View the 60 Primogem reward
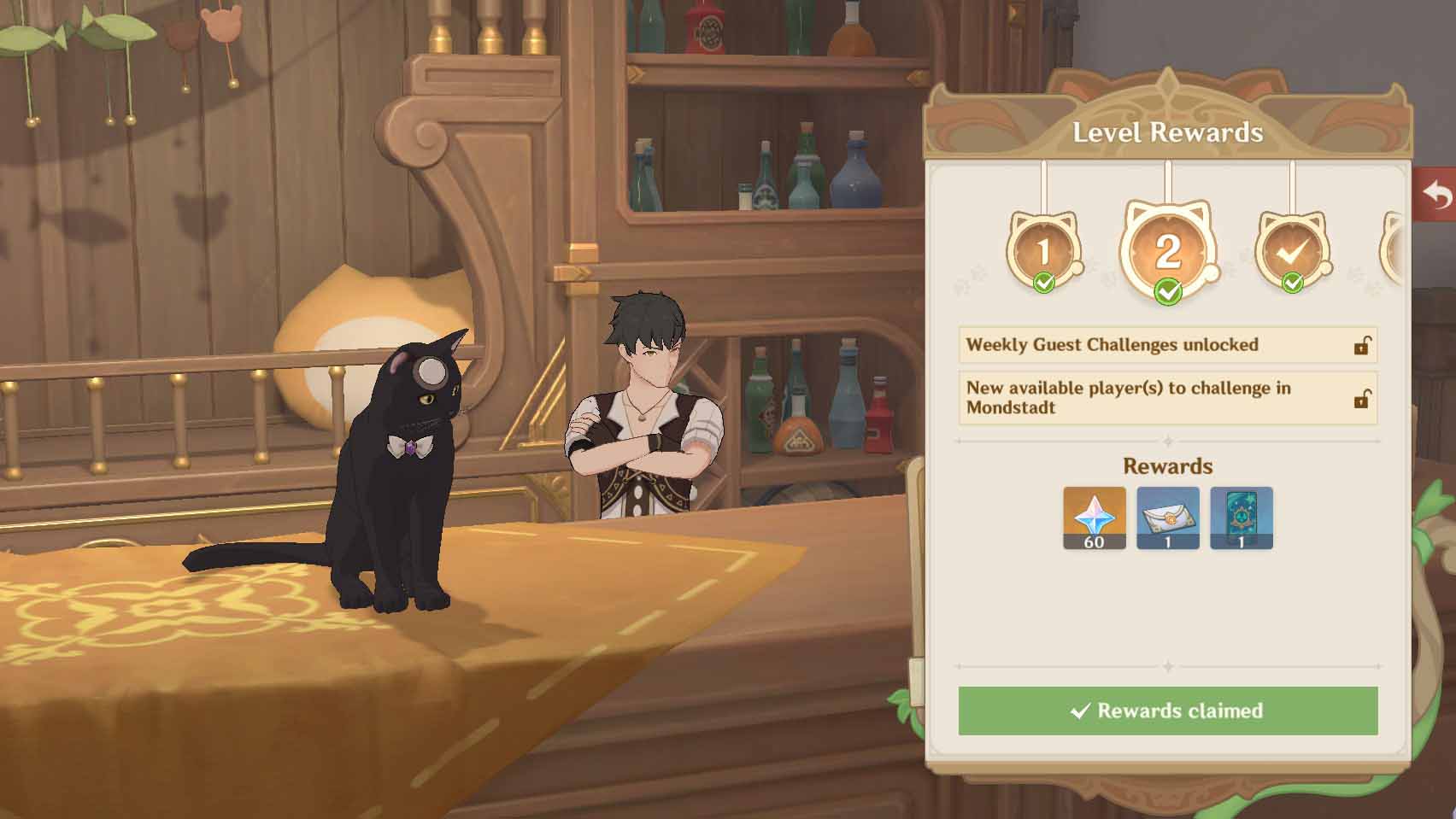 (x=1094, y=518)
